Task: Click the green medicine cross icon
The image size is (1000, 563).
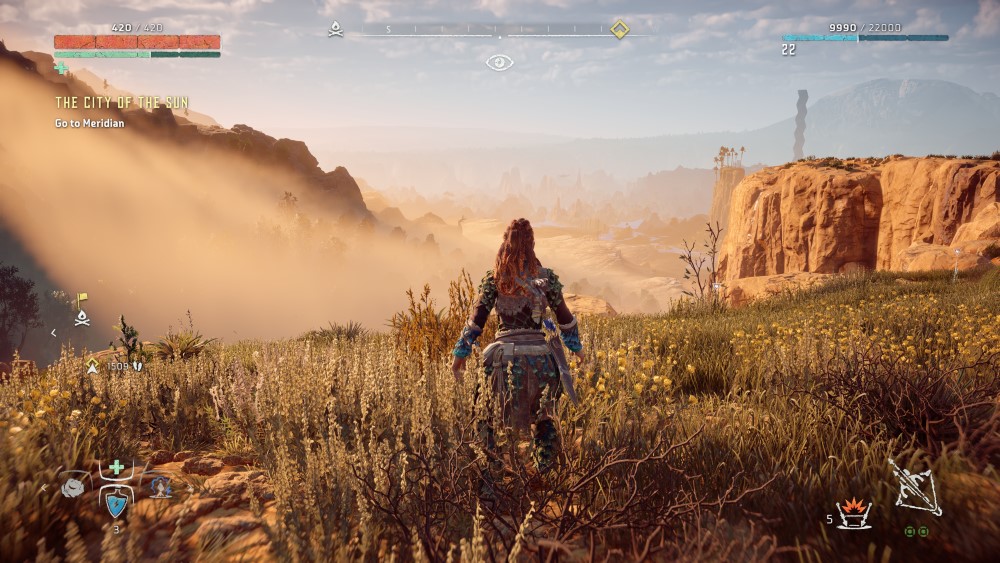Action: pyautogui.click(x=117, y=467)
